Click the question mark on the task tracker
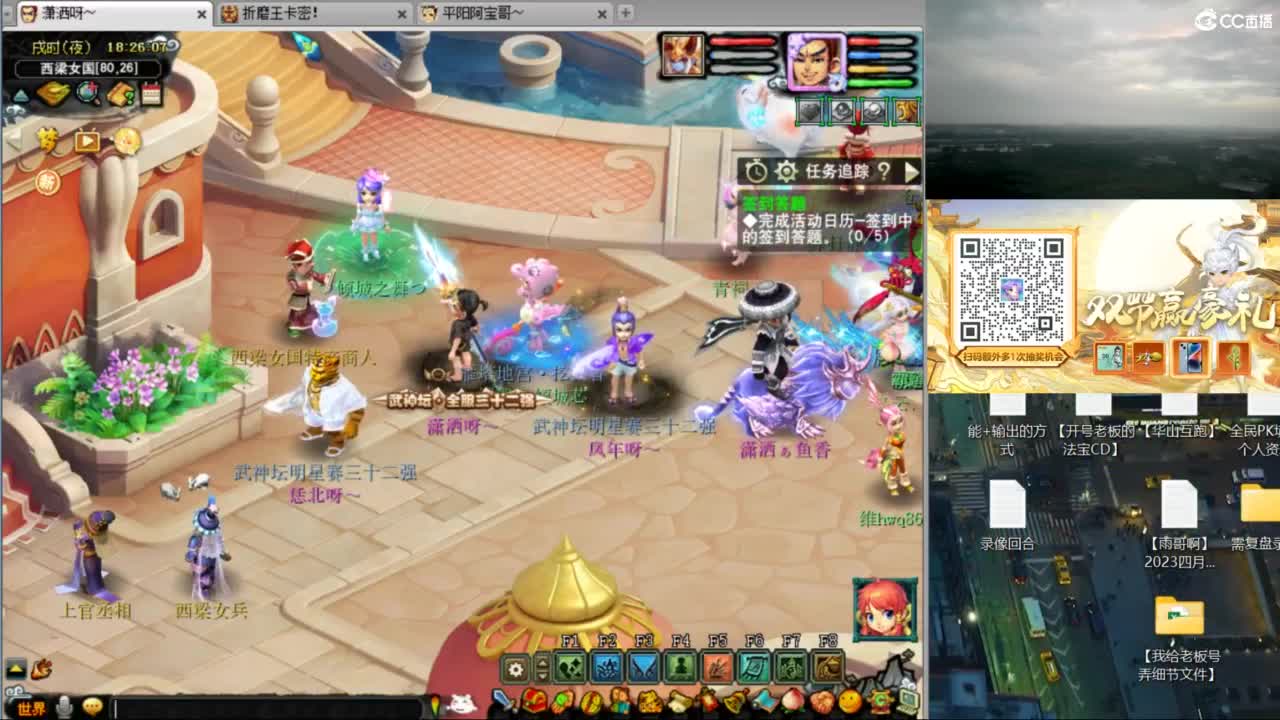 click(884, 170)
